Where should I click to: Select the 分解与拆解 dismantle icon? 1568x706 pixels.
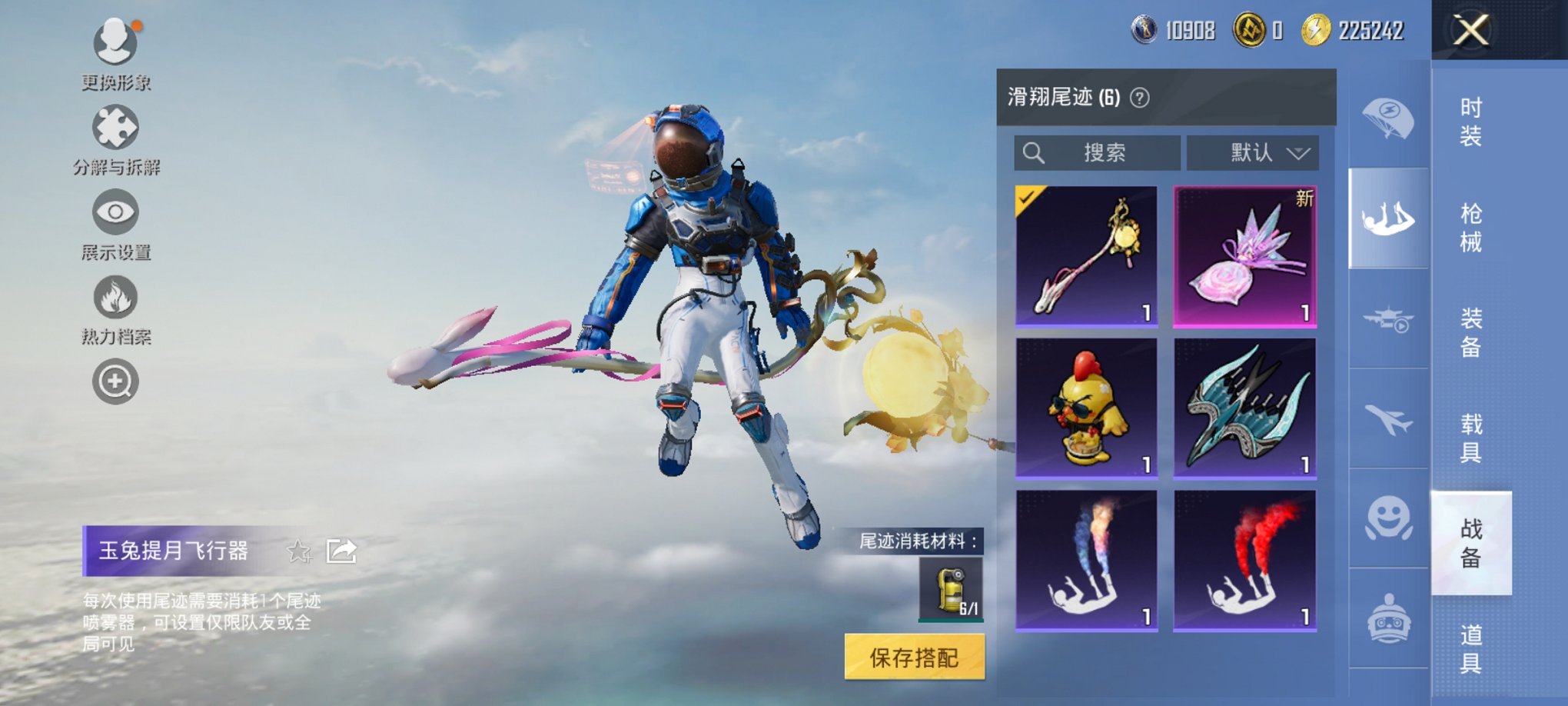114,128
